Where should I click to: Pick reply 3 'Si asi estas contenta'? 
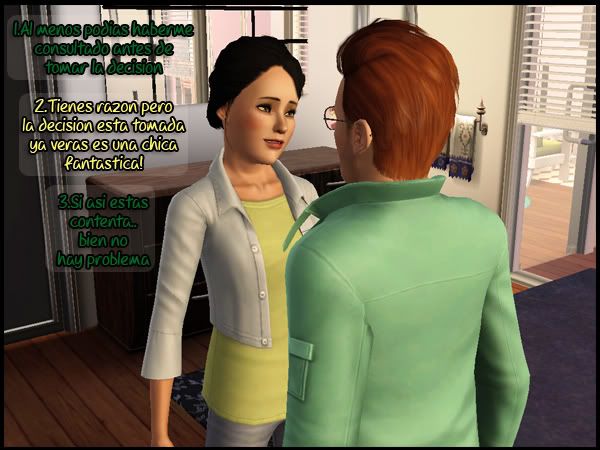pyautogui.click(x=104, y=229)
